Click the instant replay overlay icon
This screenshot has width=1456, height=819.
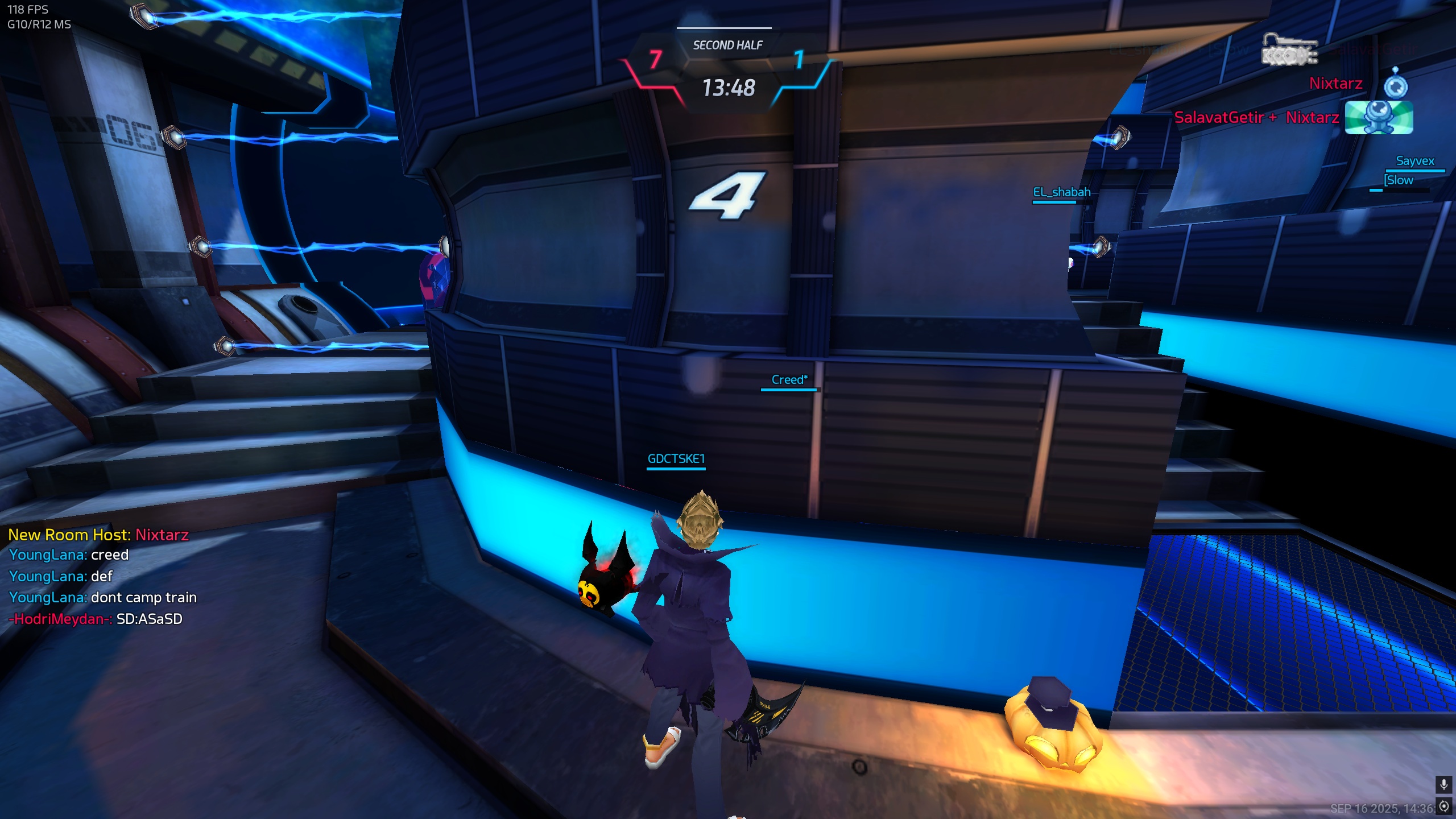coord(1443,806)
